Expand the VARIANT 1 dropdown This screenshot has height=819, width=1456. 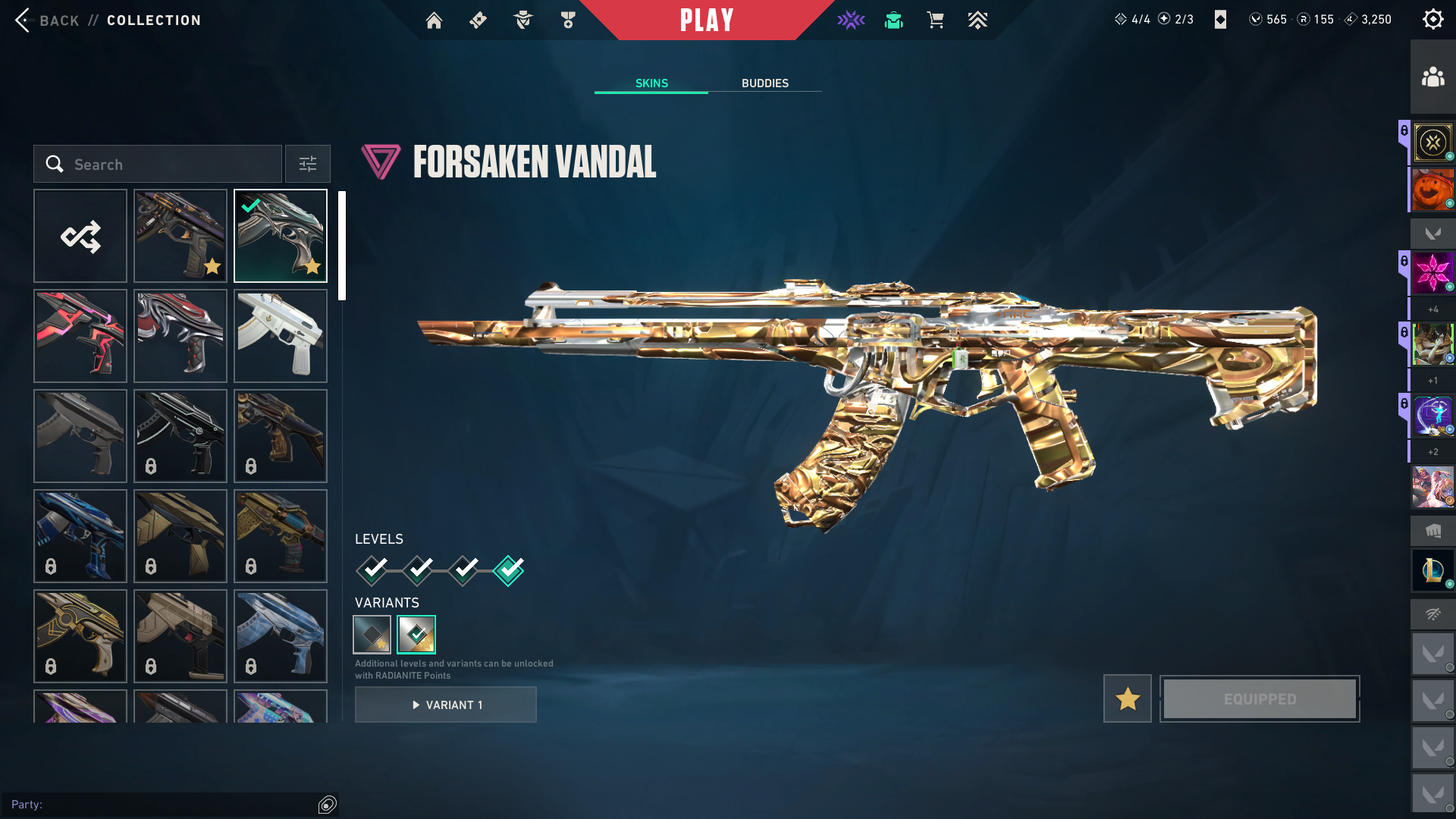click(445, 704)
